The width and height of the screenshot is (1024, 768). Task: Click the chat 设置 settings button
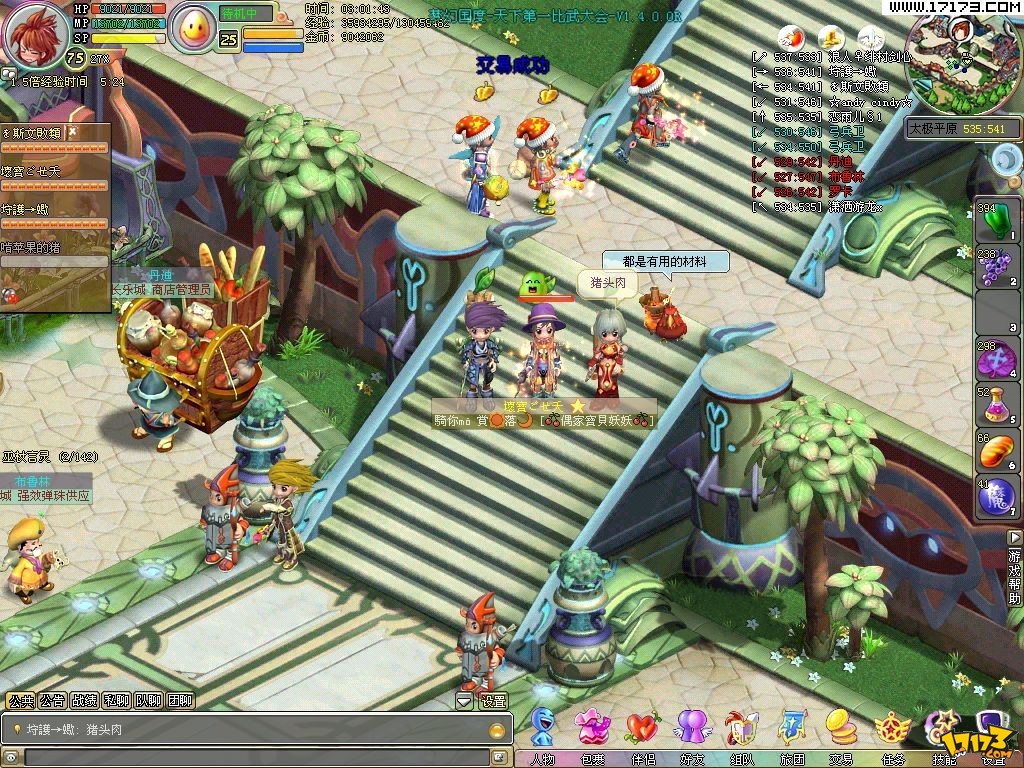(x=493, y=701)
